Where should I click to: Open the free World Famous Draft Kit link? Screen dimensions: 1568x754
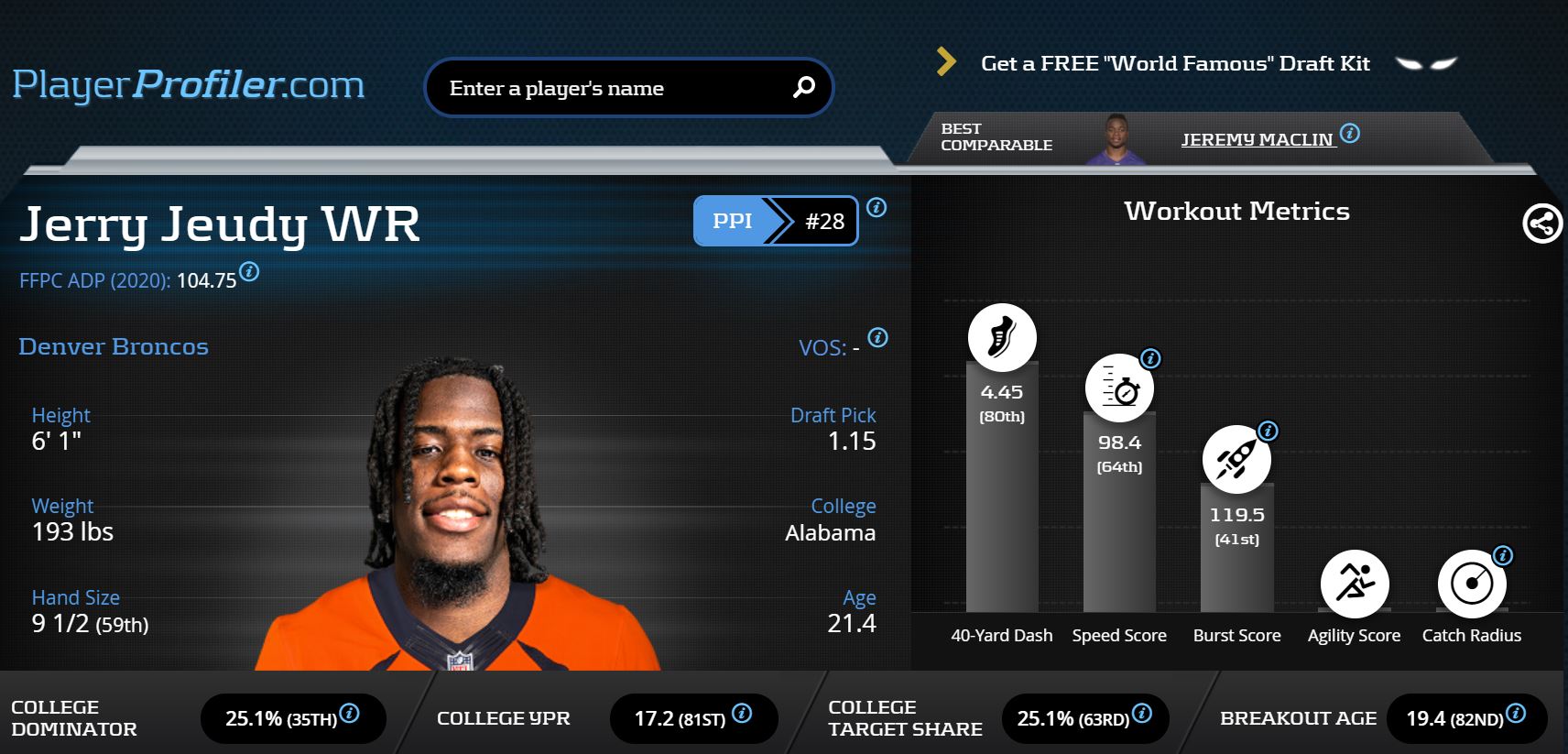coord(1174,63)
